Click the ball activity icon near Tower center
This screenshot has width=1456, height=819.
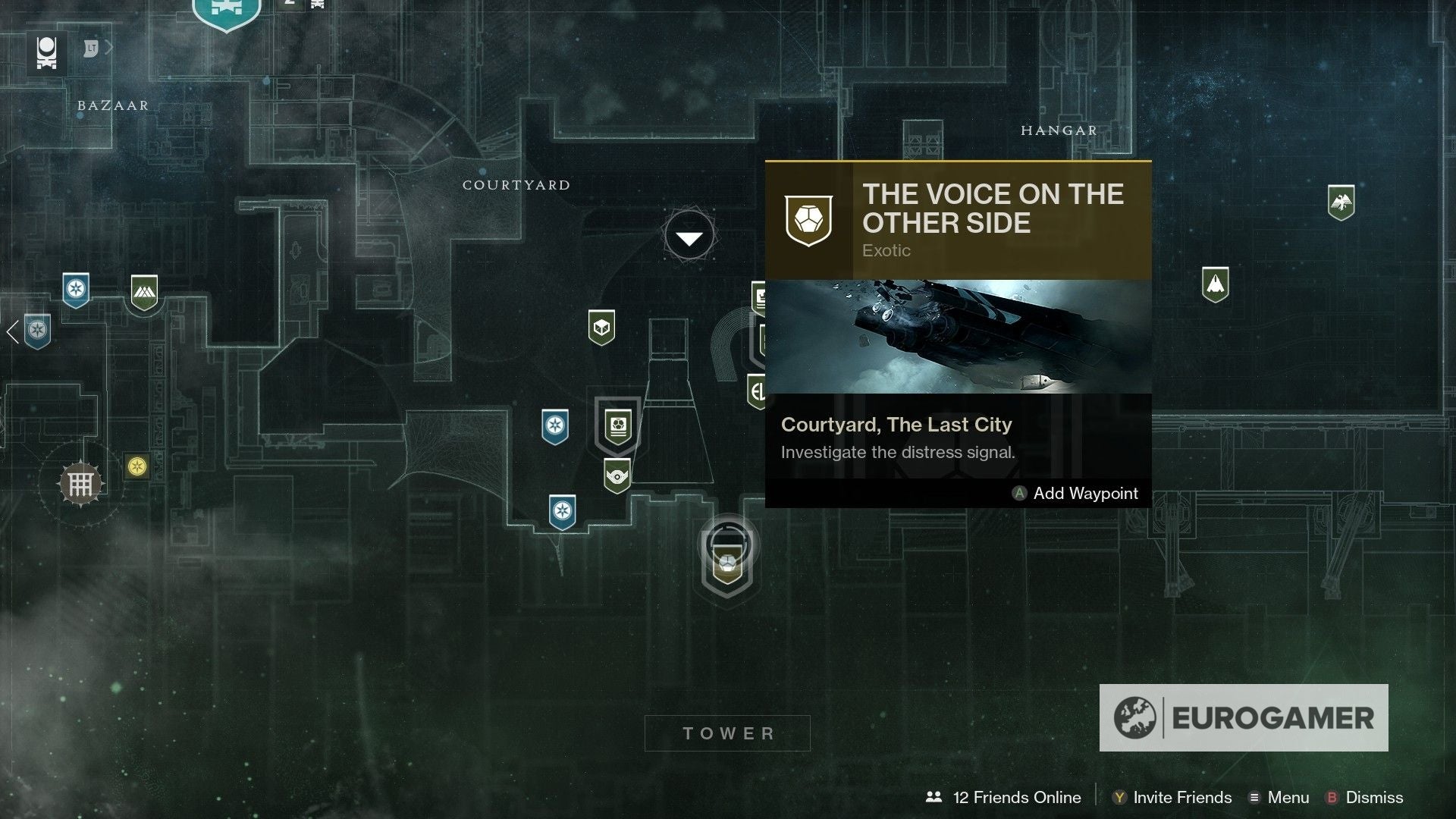(x=618, y=427)
